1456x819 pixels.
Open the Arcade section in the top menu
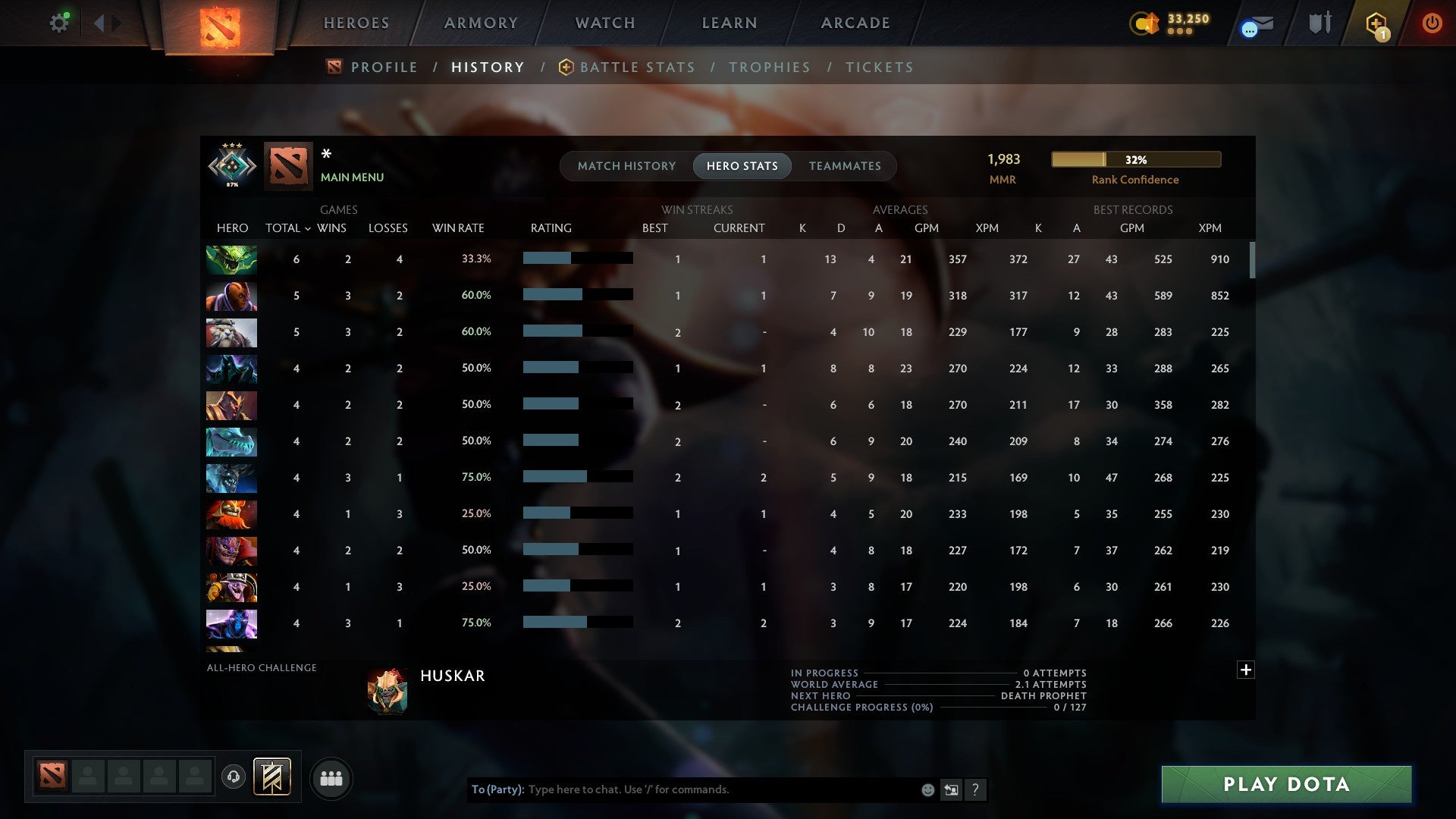(x=855, y=23)
